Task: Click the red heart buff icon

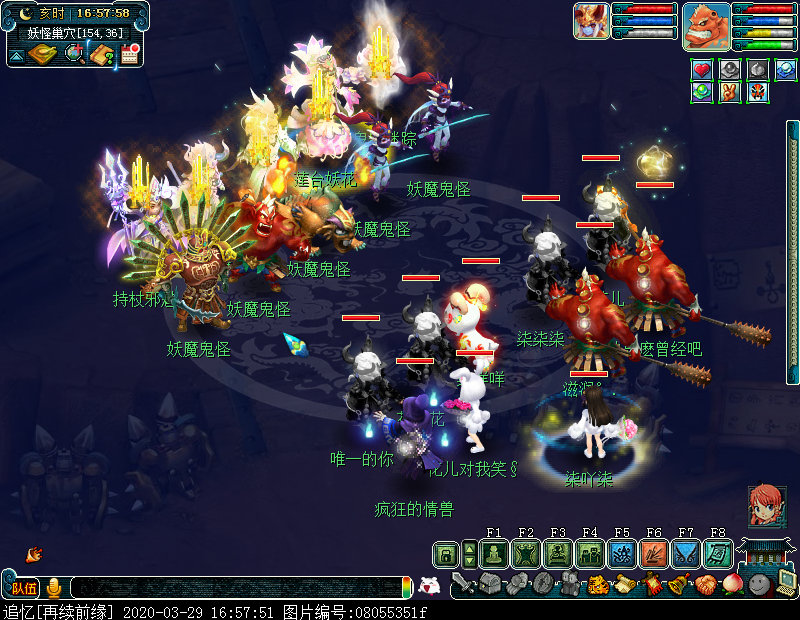Action: [x=702, y=70]
